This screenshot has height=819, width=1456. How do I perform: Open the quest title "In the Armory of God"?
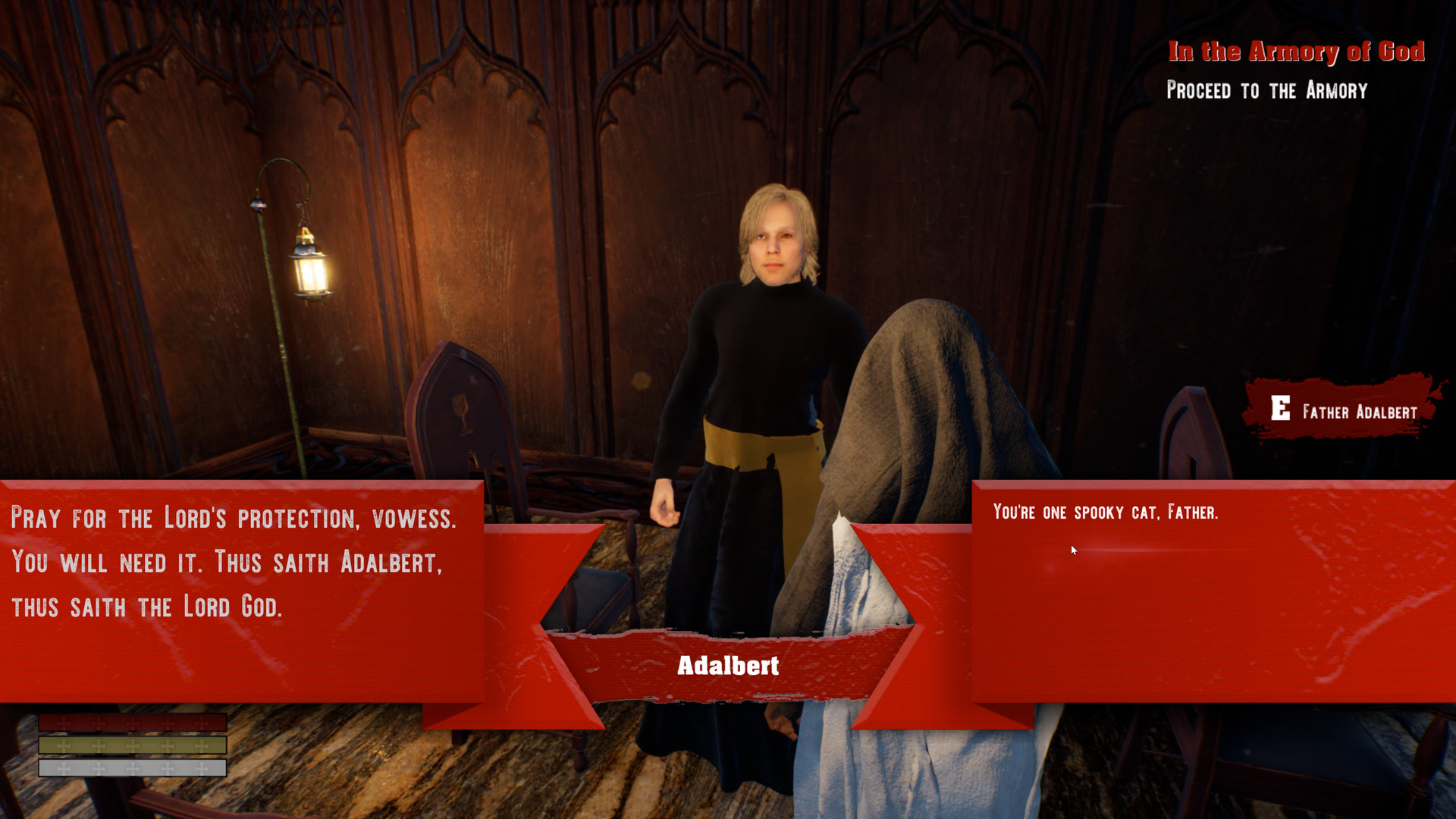(1298, 52)
